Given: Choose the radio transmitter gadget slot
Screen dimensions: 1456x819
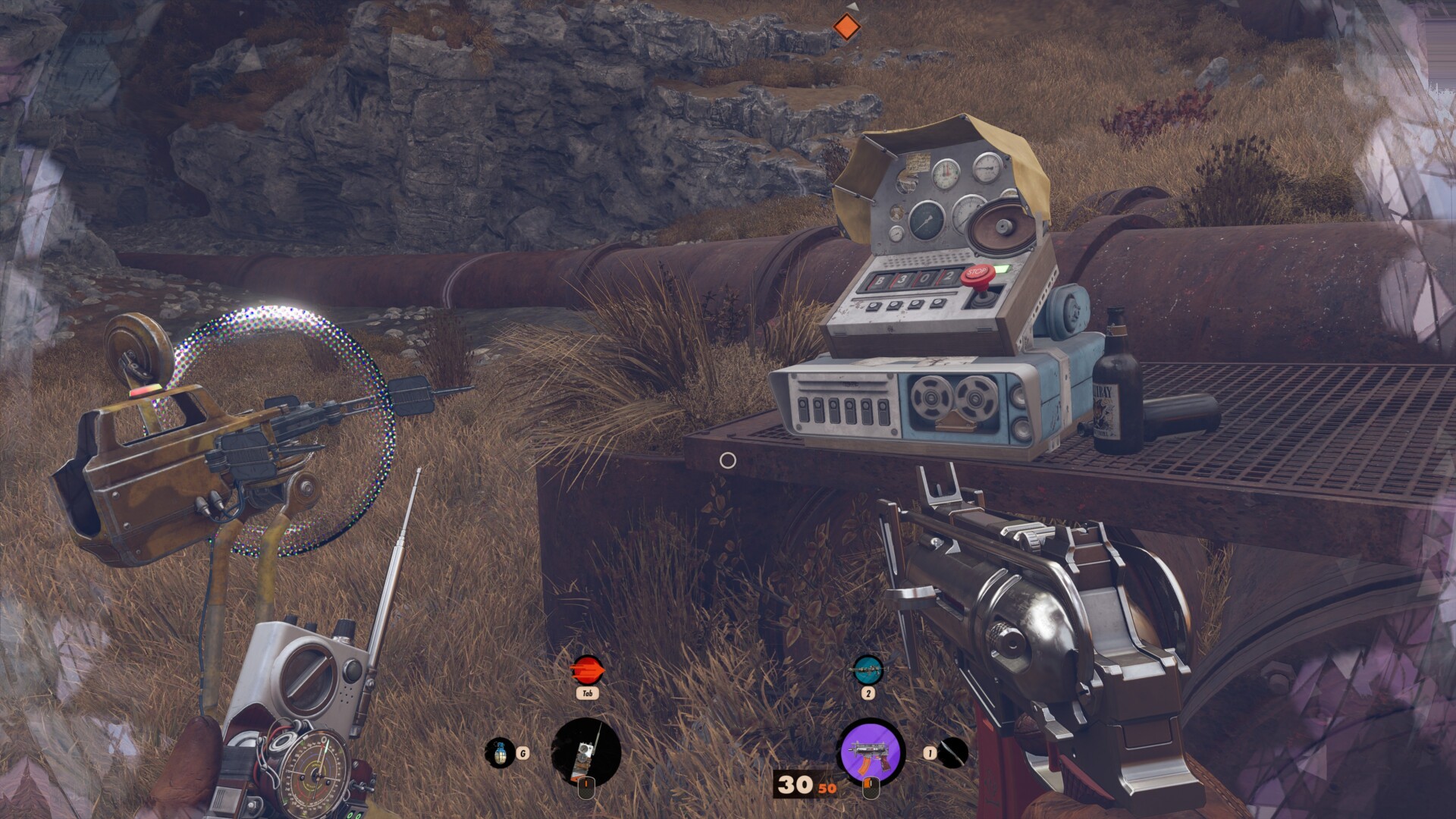Looking at the screenshot, I should (586, 752).
